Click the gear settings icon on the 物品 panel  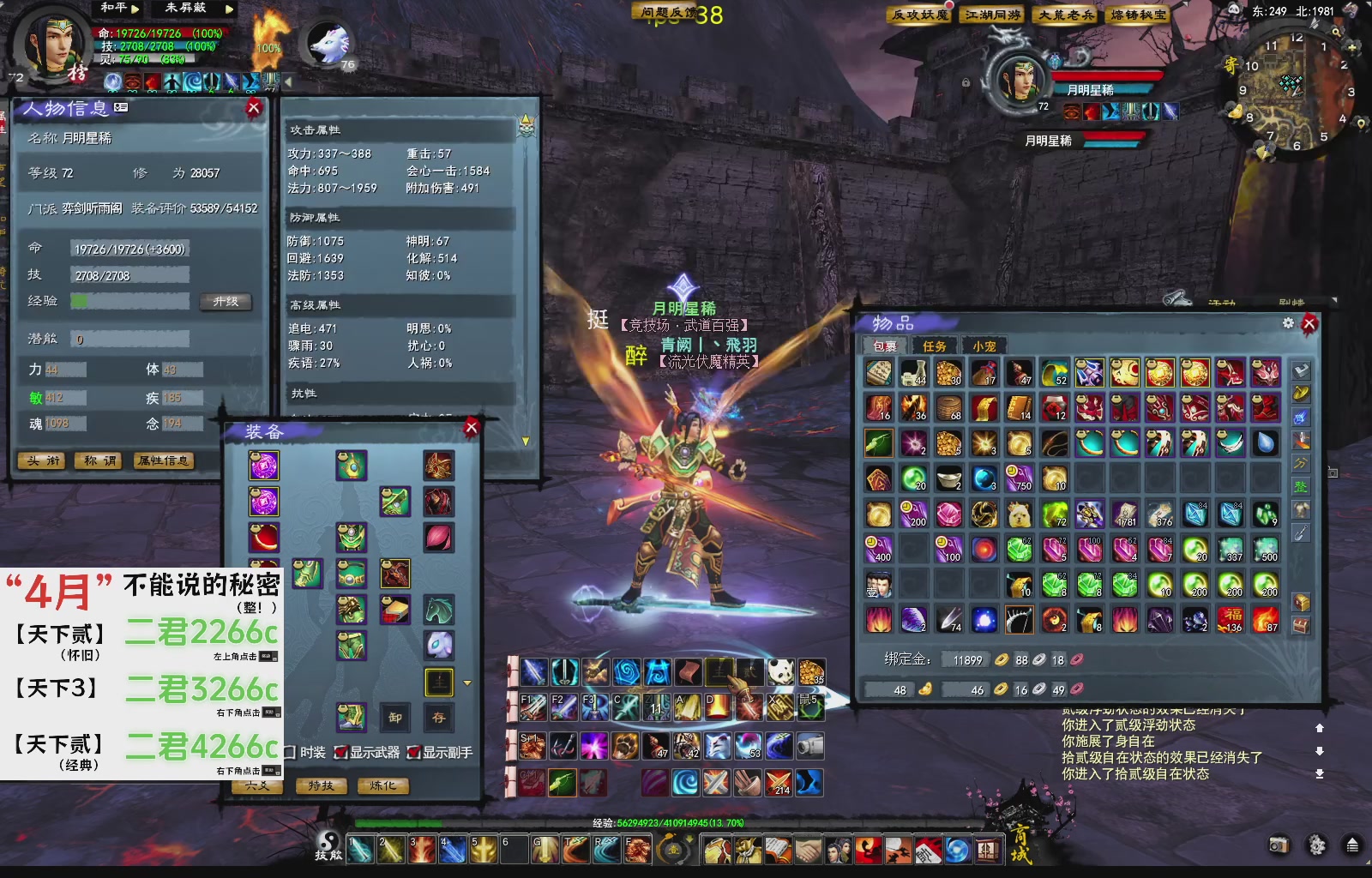click(x=1286, y=322)
